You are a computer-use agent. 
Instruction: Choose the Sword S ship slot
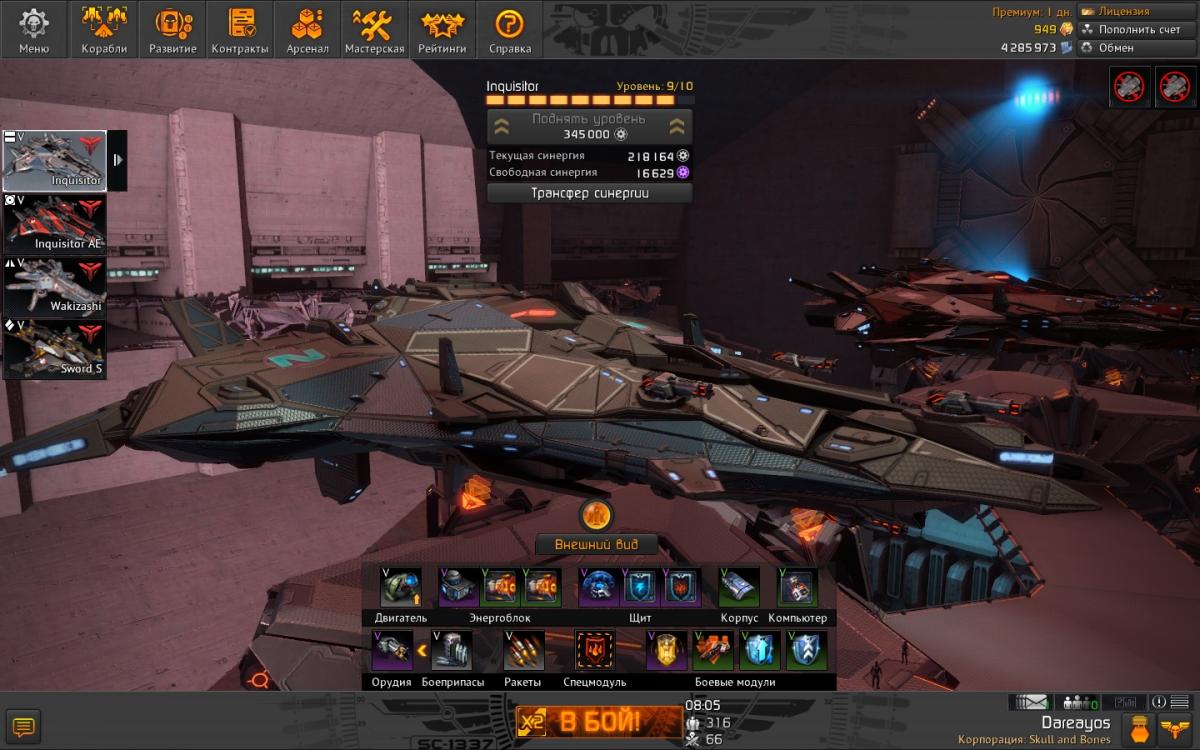(54, 348)
